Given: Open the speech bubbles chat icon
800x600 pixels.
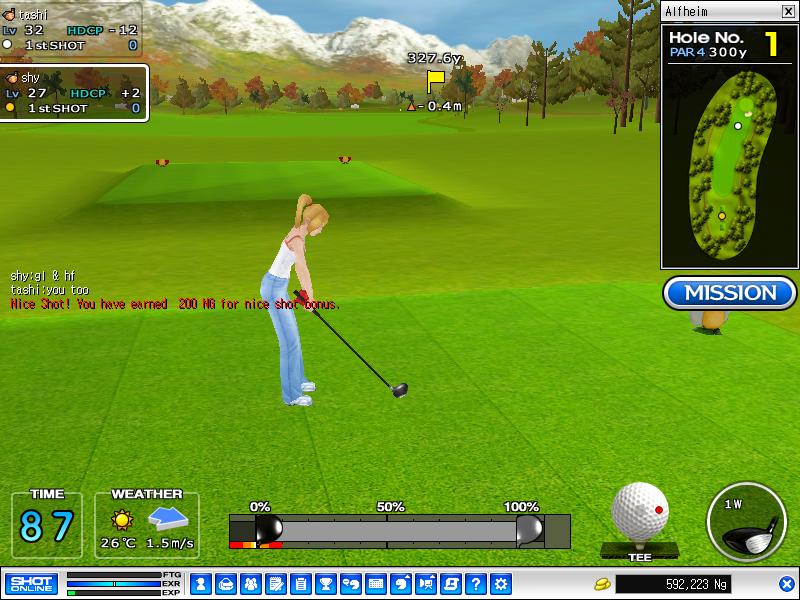Looking at the screenshot, I should 350,583.
